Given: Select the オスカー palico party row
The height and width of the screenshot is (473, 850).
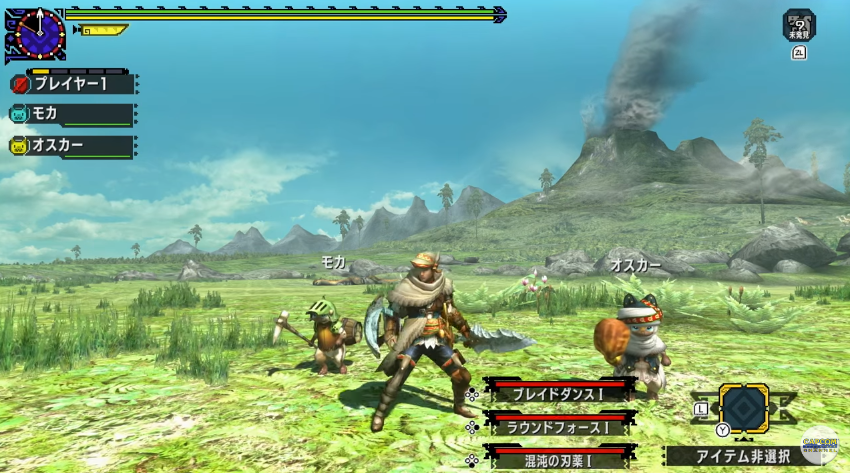Looking at the screenshot, I should point(72,146).
